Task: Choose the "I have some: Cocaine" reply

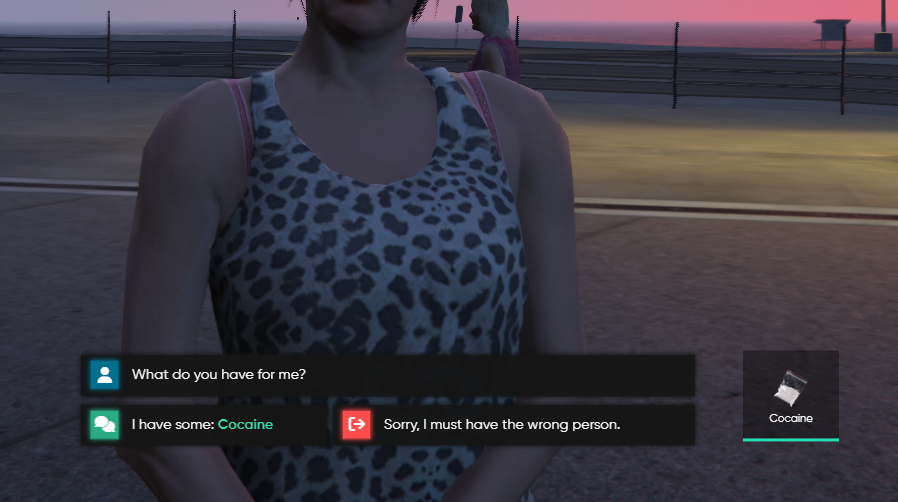Action: point(204,425)
